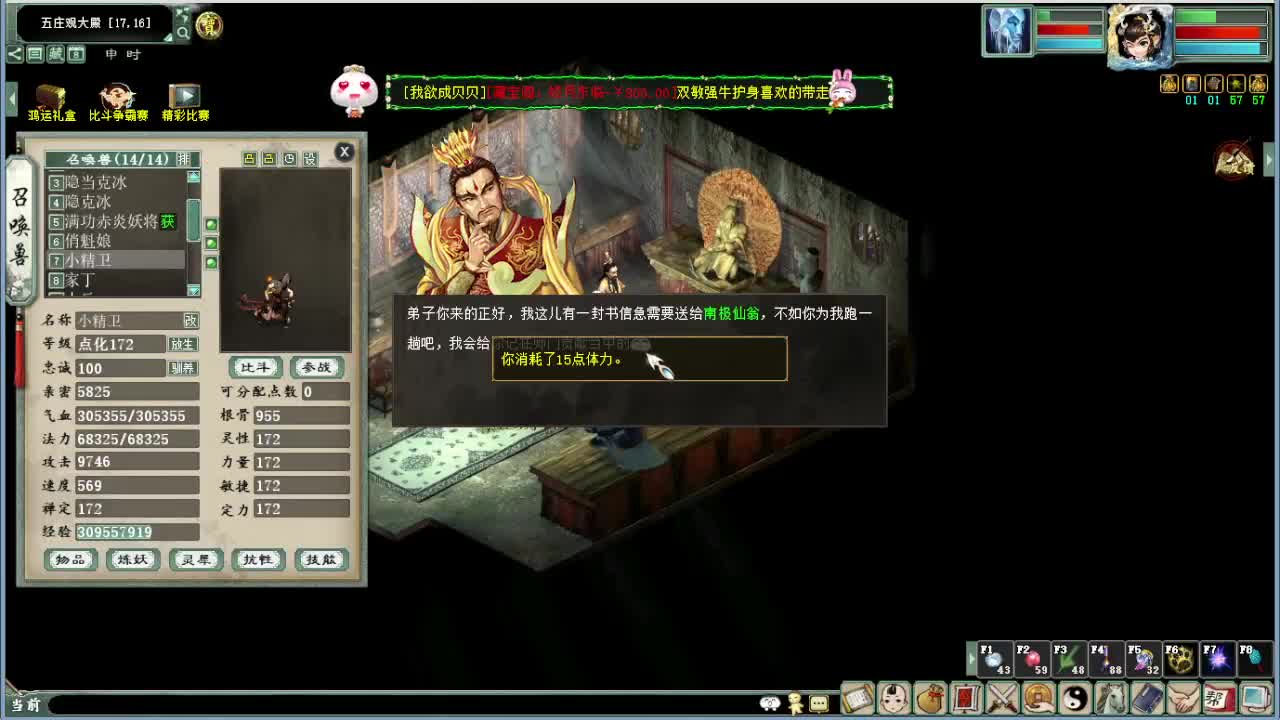Screen dimensions: 1280x720
Task: Open the 帮 guild icon
Action: click(x=1218, y=698)
